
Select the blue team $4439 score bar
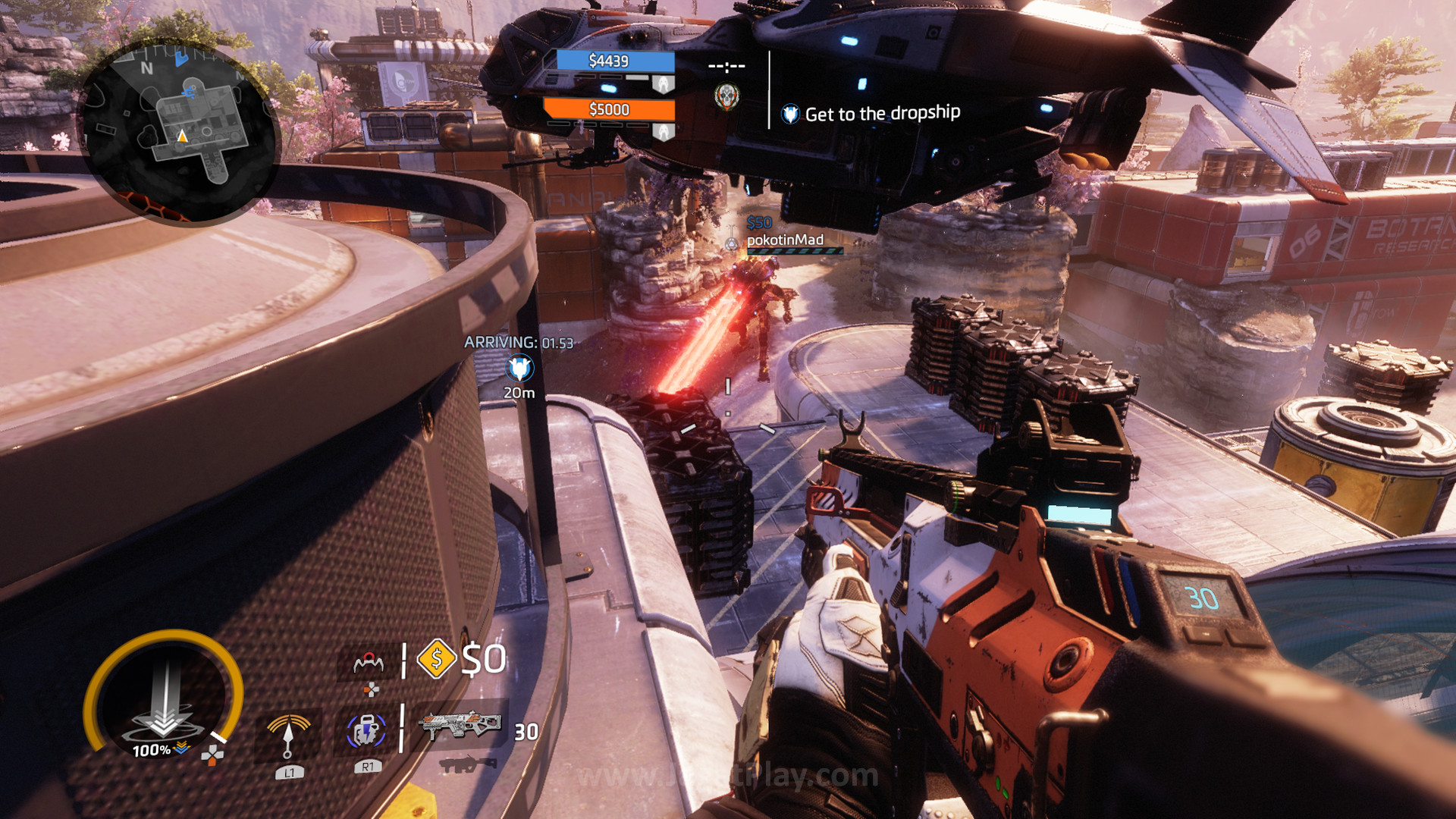pos(615,61)
